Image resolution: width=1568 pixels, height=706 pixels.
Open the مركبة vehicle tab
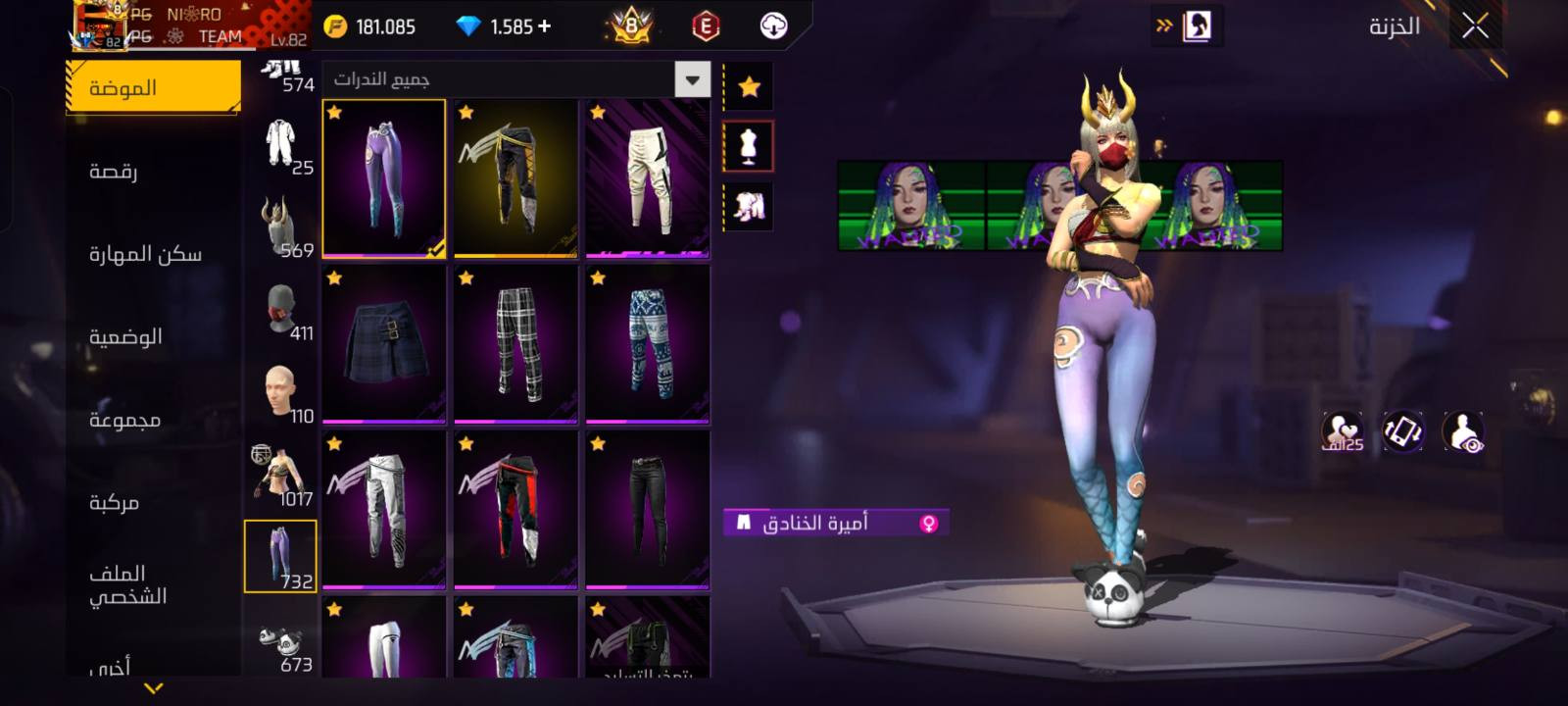pos(114,502)
